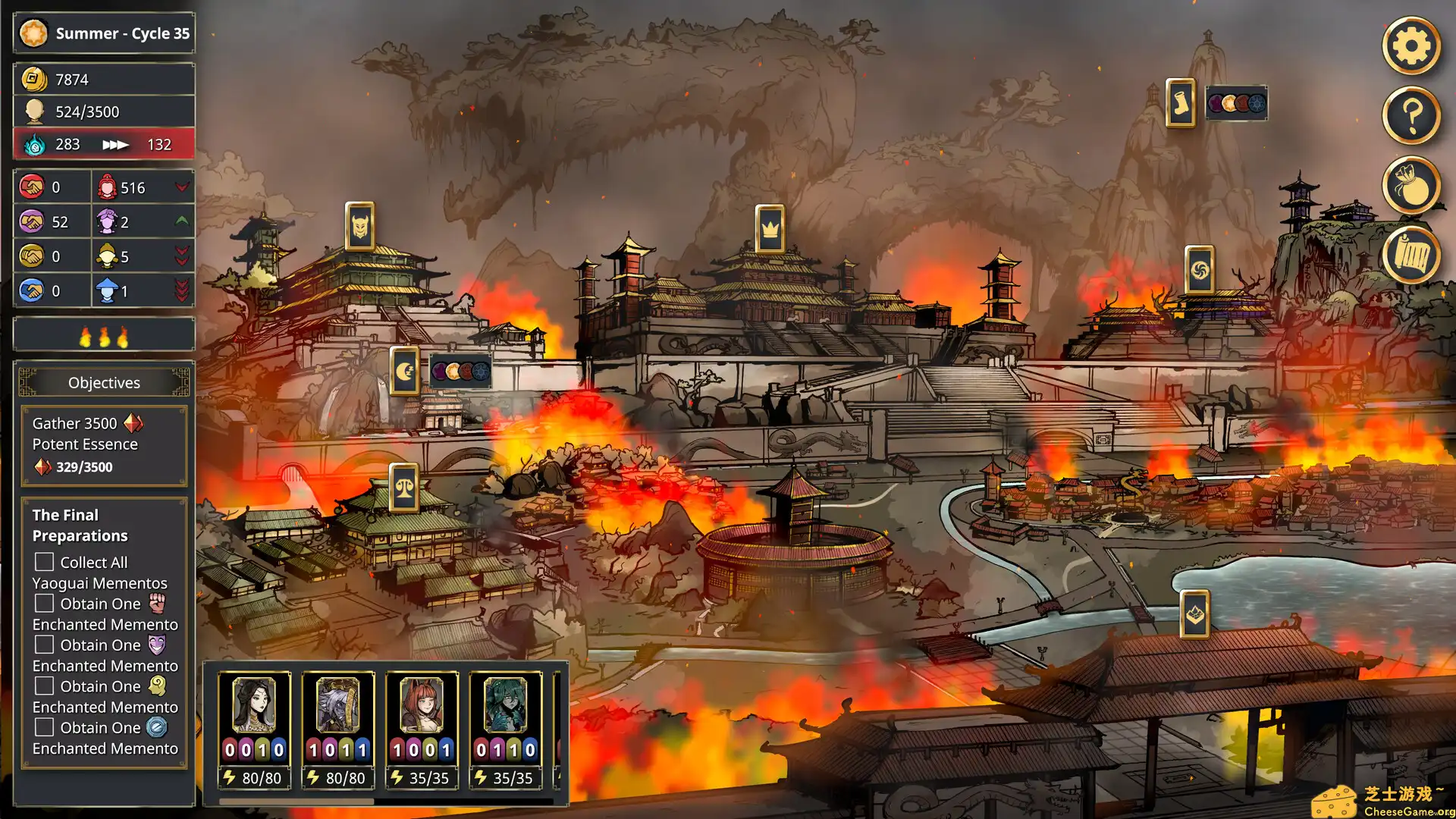
Task: Click the Summer - Cycle 35 season indicator
Action: click(104, 33)
